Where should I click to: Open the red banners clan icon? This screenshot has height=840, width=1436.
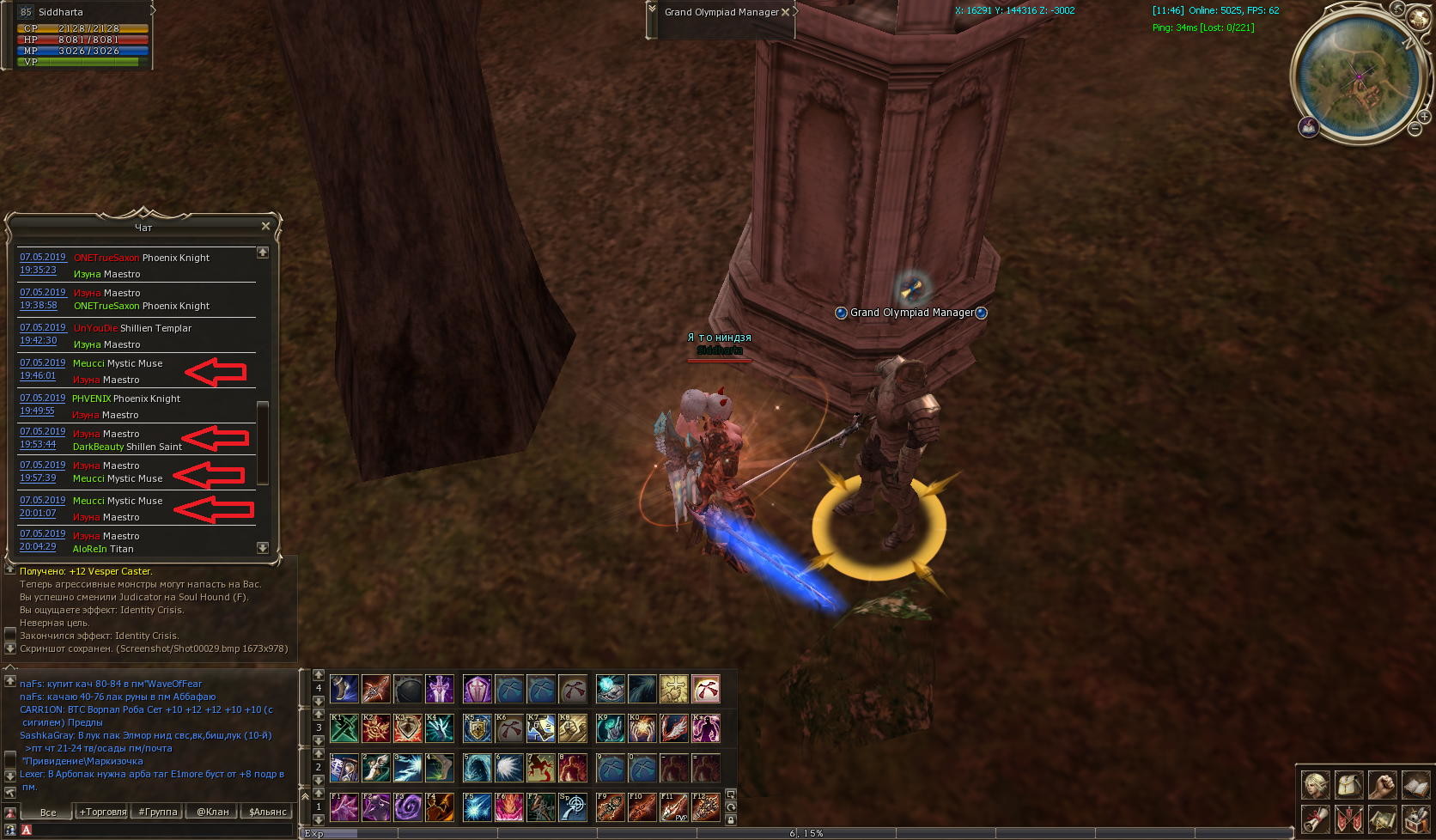1348,819
